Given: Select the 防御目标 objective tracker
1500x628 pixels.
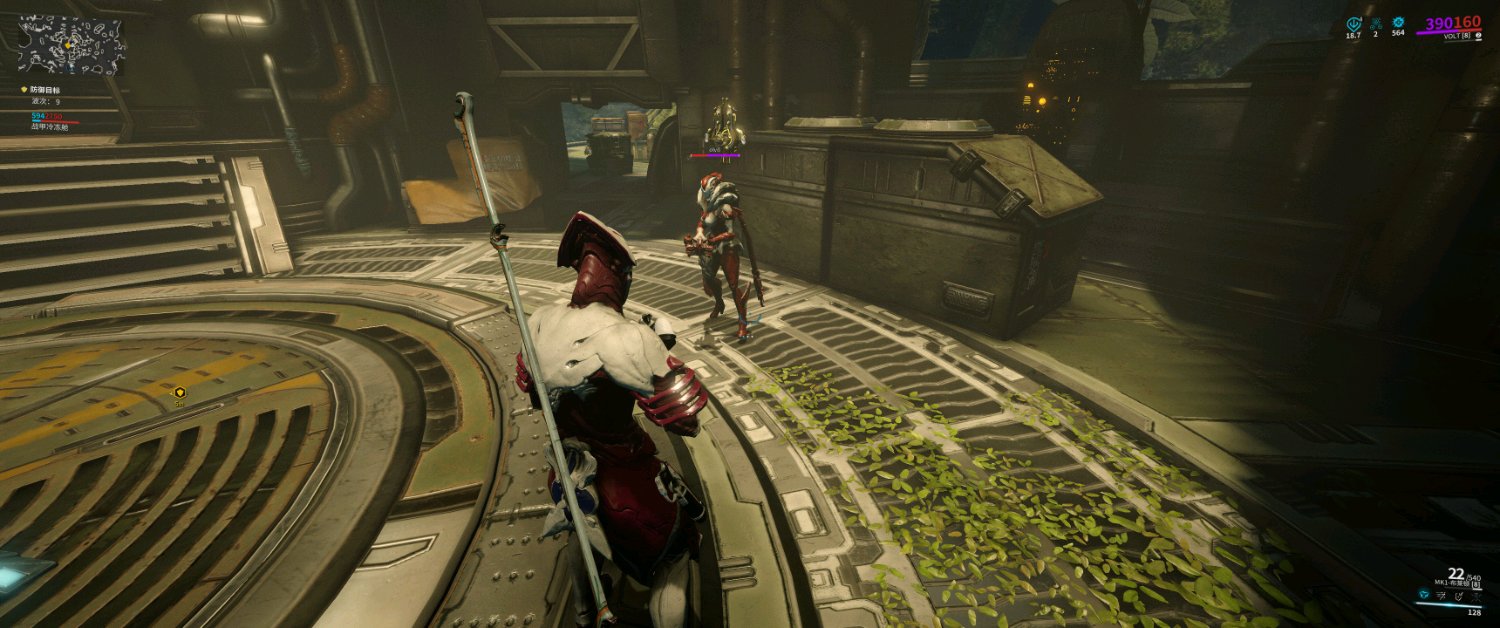Looking at the screenshot, I should click(x=44, y=90).
